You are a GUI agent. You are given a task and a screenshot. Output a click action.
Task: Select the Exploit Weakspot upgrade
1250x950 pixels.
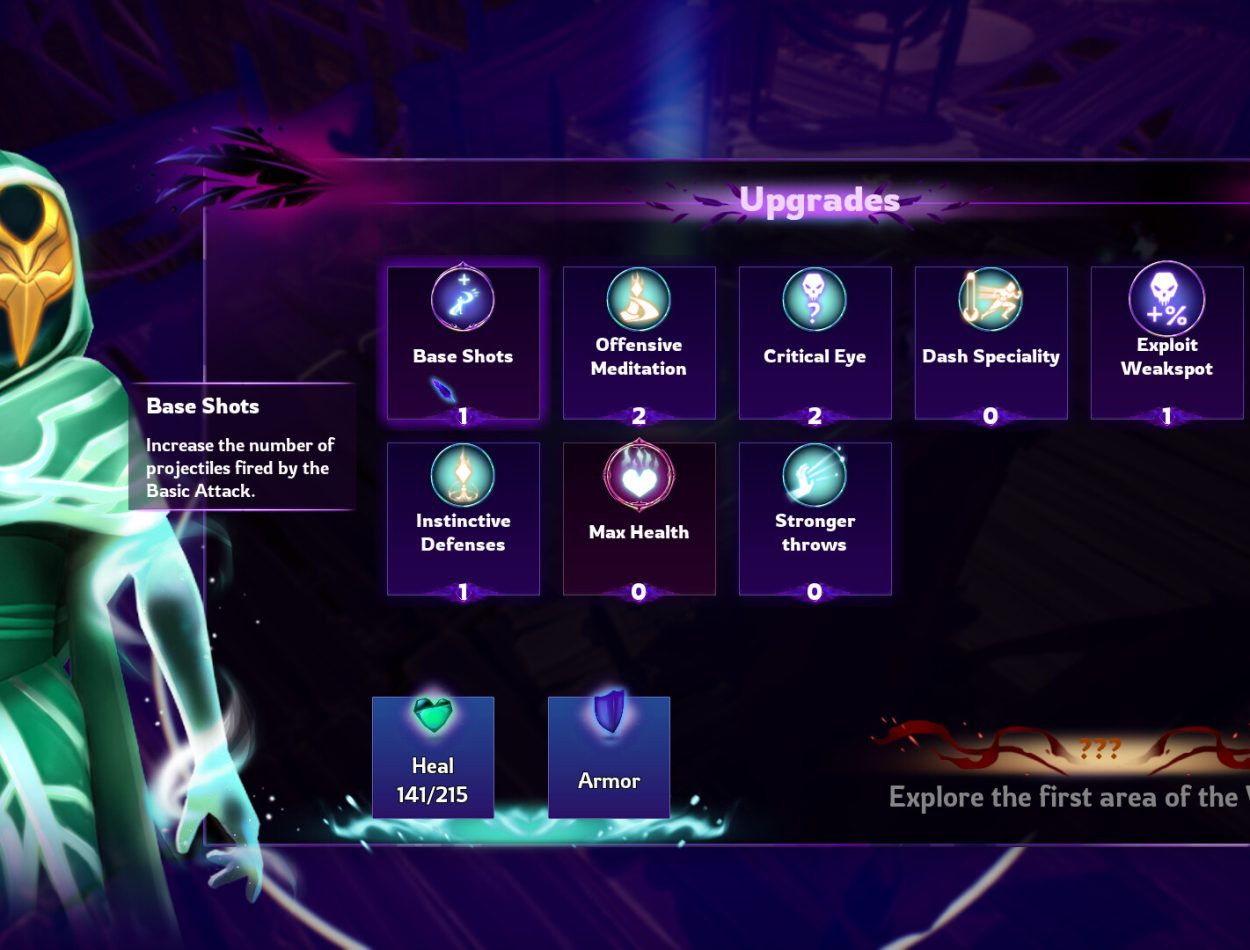point(1166,342)
